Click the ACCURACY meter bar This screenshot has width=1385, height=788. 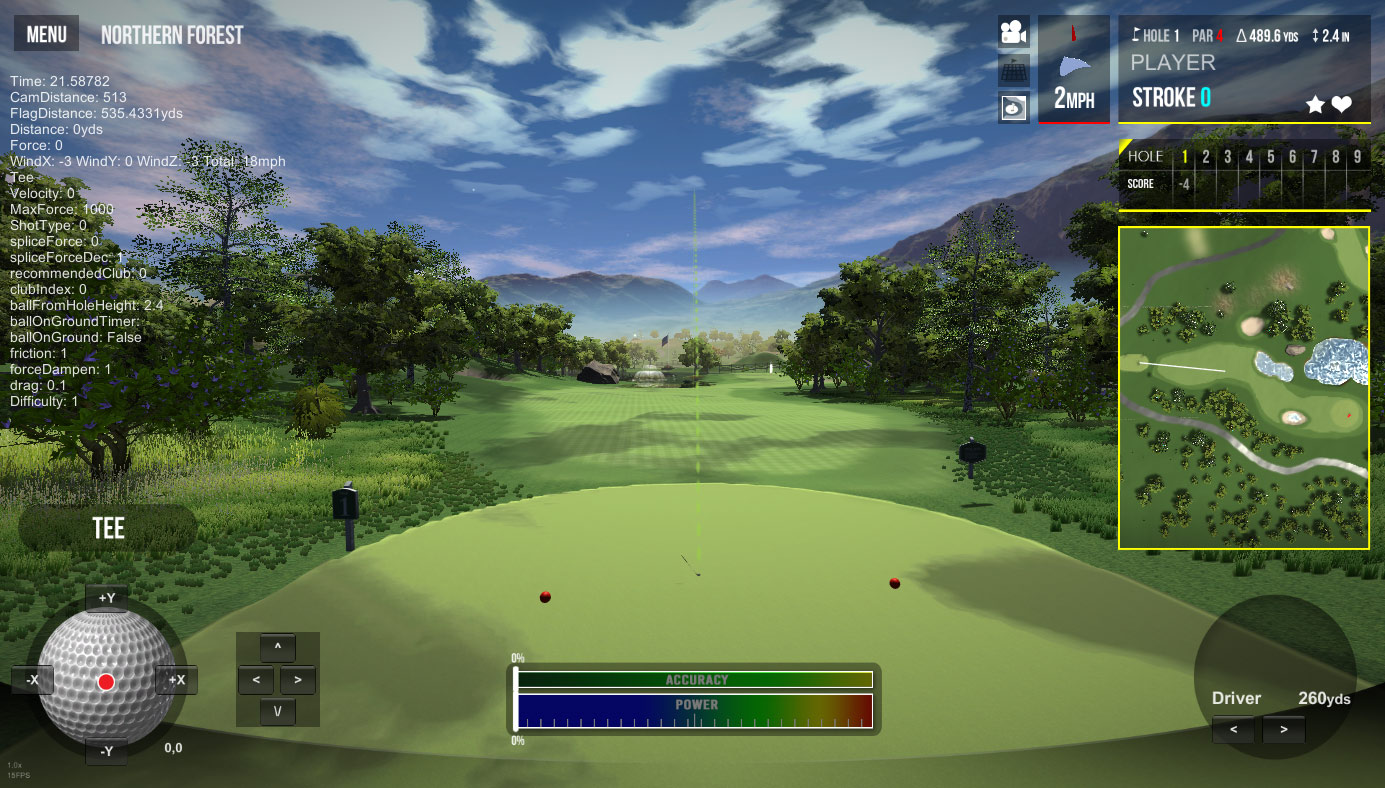pyautogui.click(x=695, y=680)
